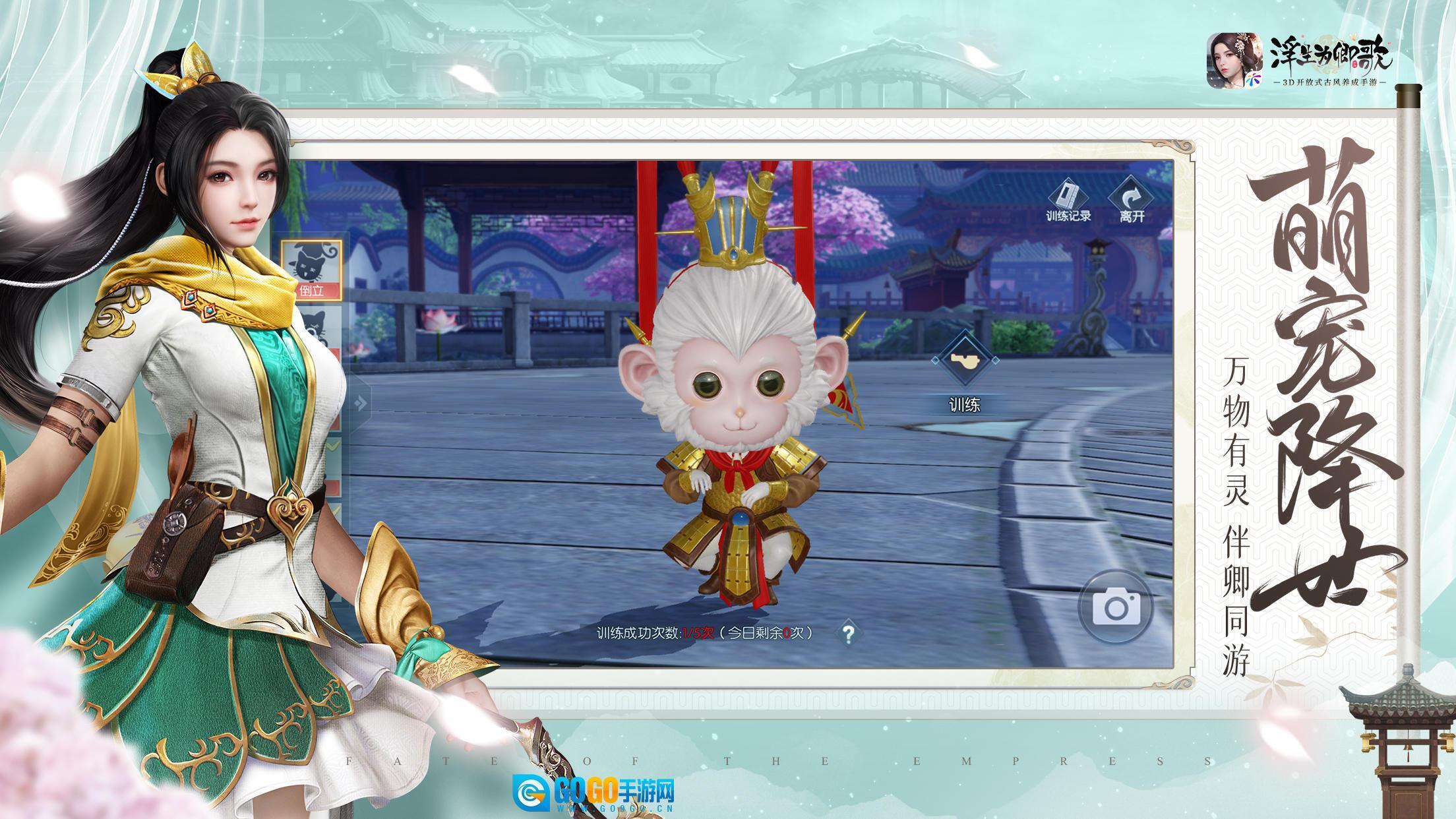1456x819 pixels.
Task: Open the question mark help for training count
Action: pyautogui.click(x=848, y=634)
